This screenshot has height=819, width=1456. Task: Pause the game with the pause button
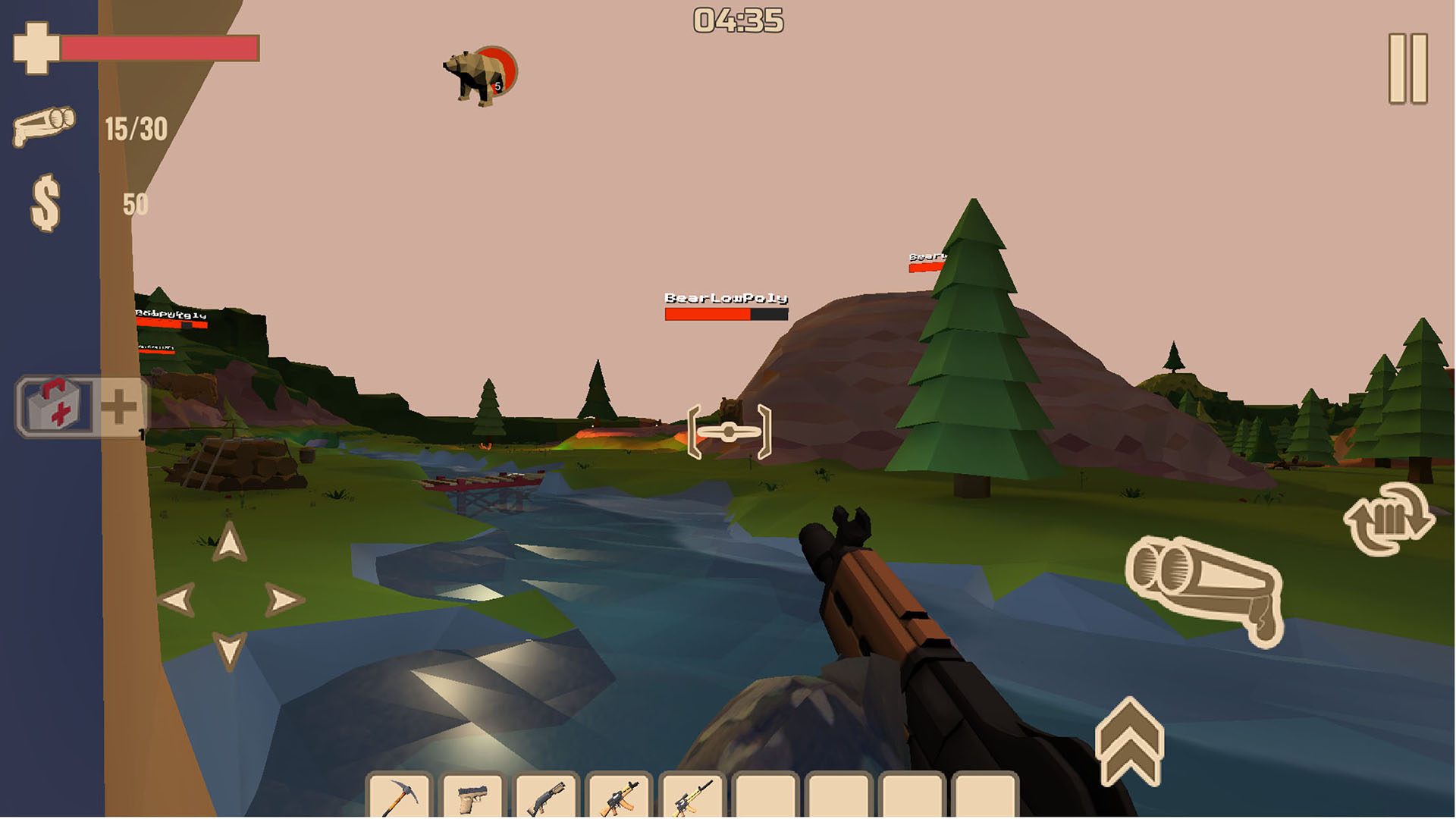[1408, 68]
